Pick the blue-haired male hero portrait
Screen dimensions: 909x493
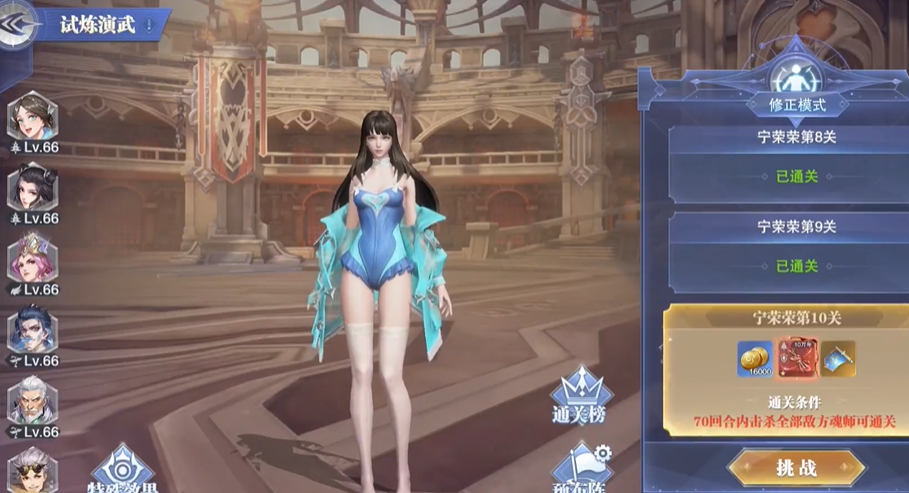tap(32, 331)
